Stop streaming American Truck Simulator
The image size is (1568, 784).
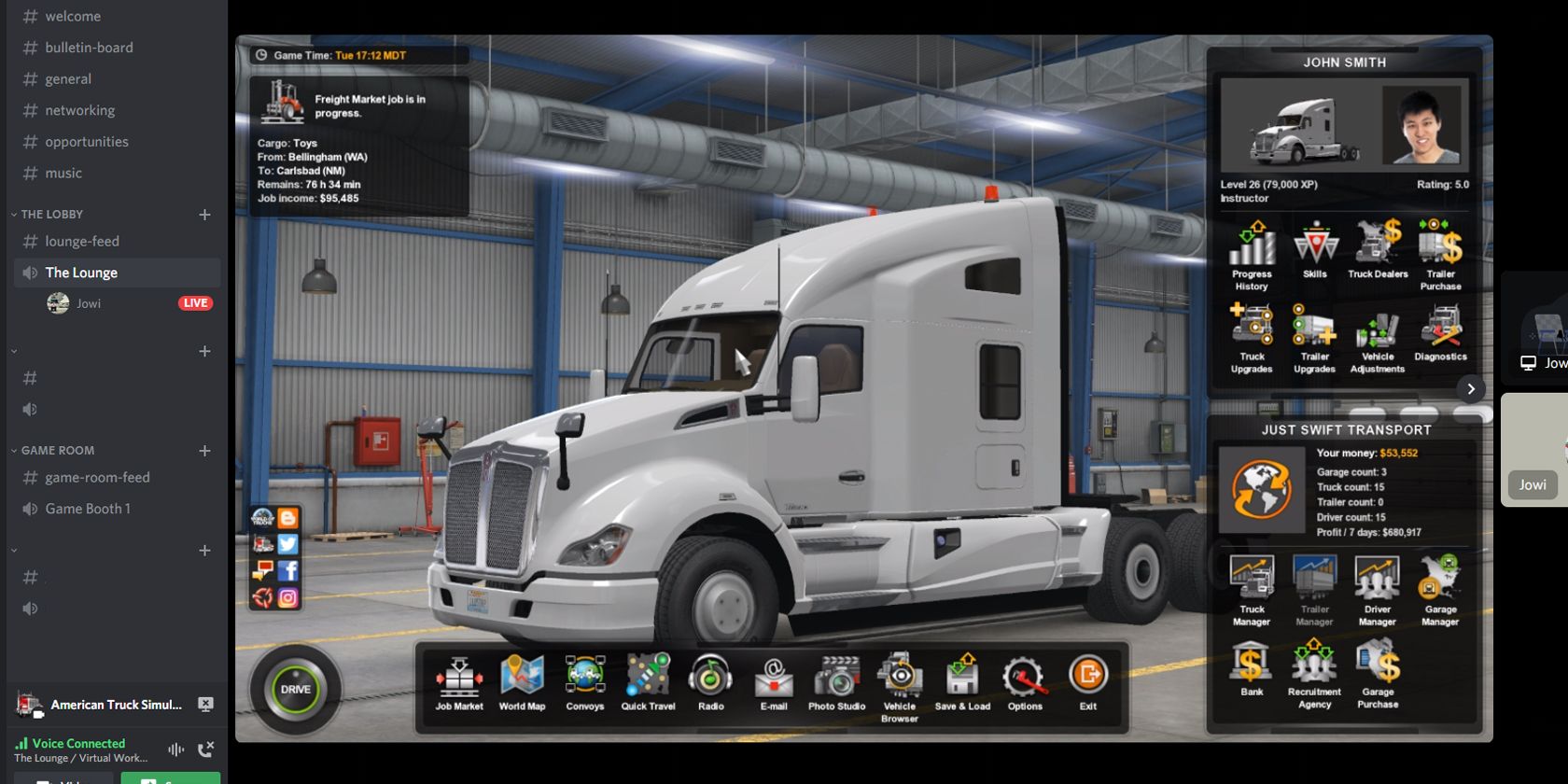click(207, 705)
